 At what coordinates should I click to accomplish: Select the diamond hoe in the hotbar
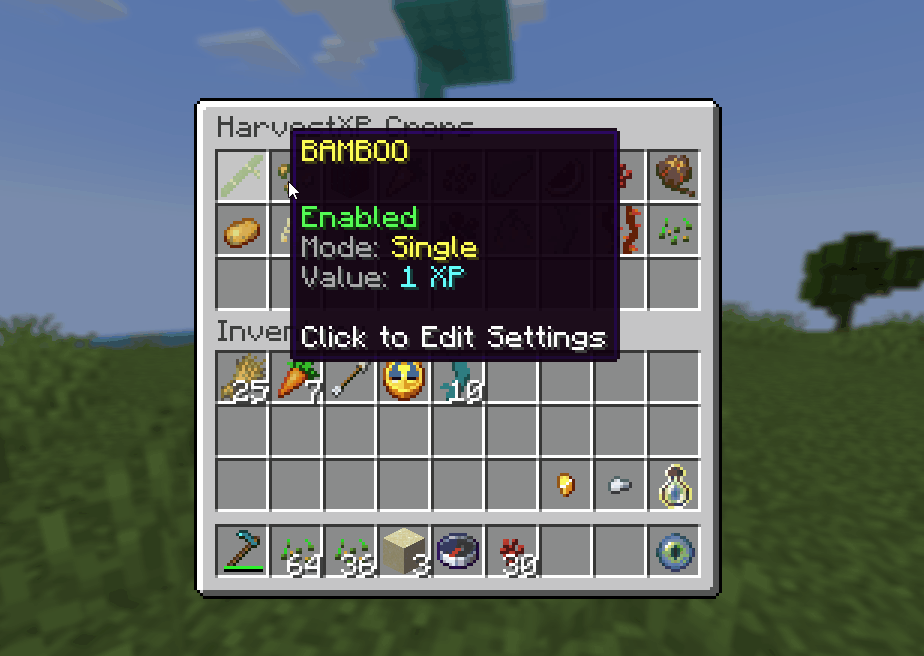(x=243, y=551)
